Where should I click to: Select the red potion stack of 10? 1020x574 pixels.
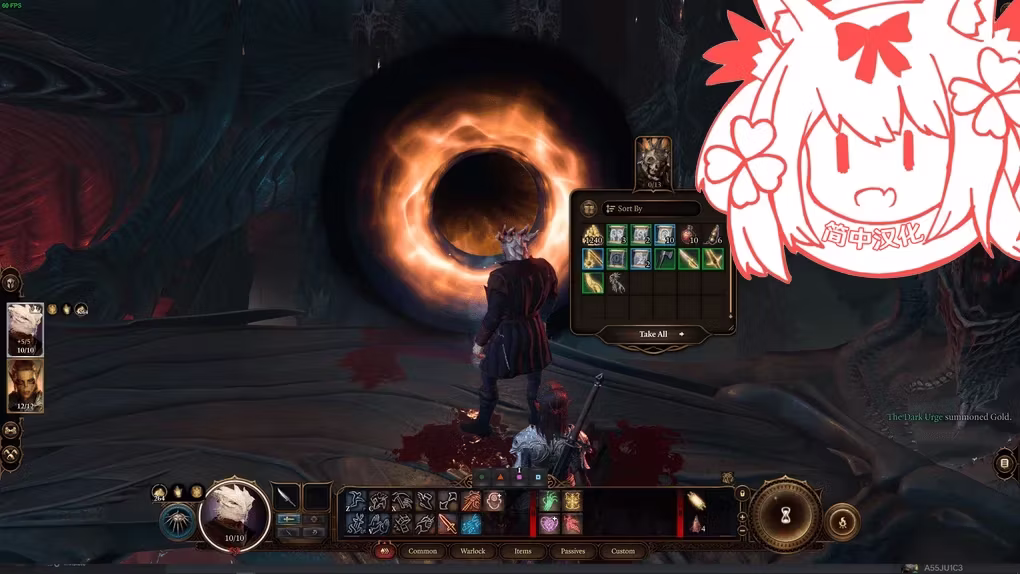point(689,236)
